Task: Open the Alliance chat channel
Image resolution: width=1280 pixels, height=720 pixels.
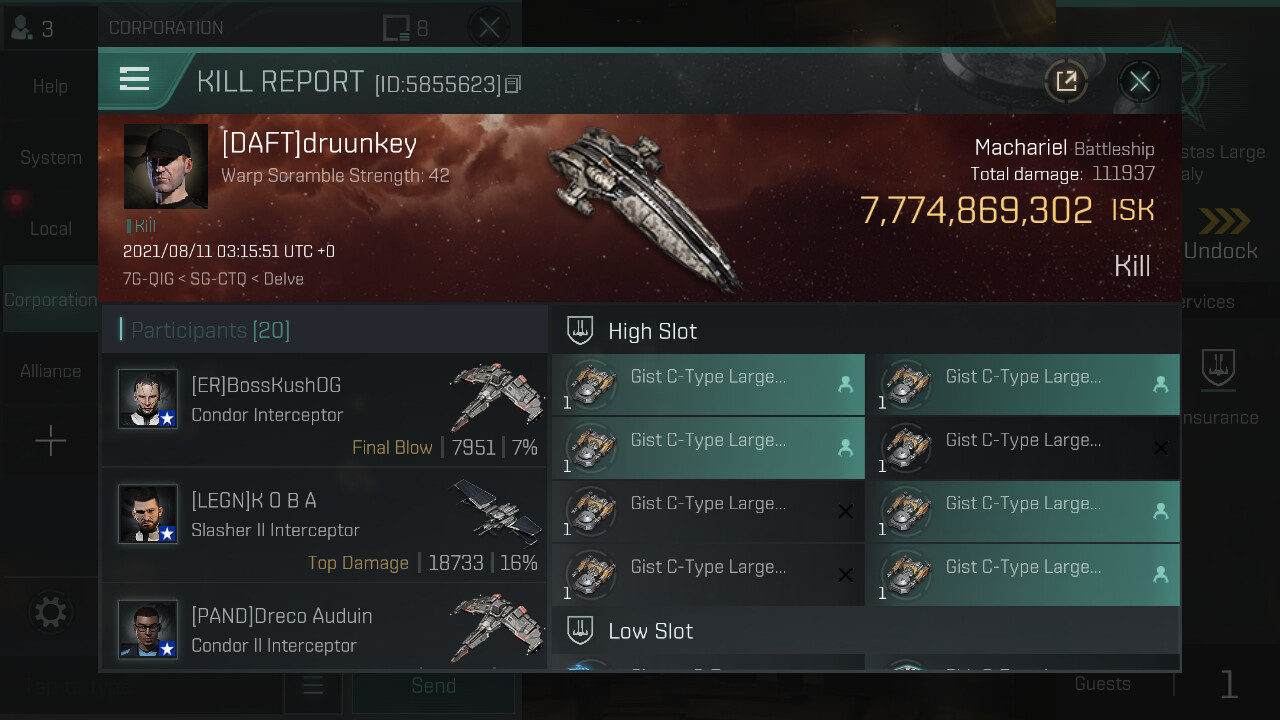Action: pyautogui.click(x=50, y=371)
